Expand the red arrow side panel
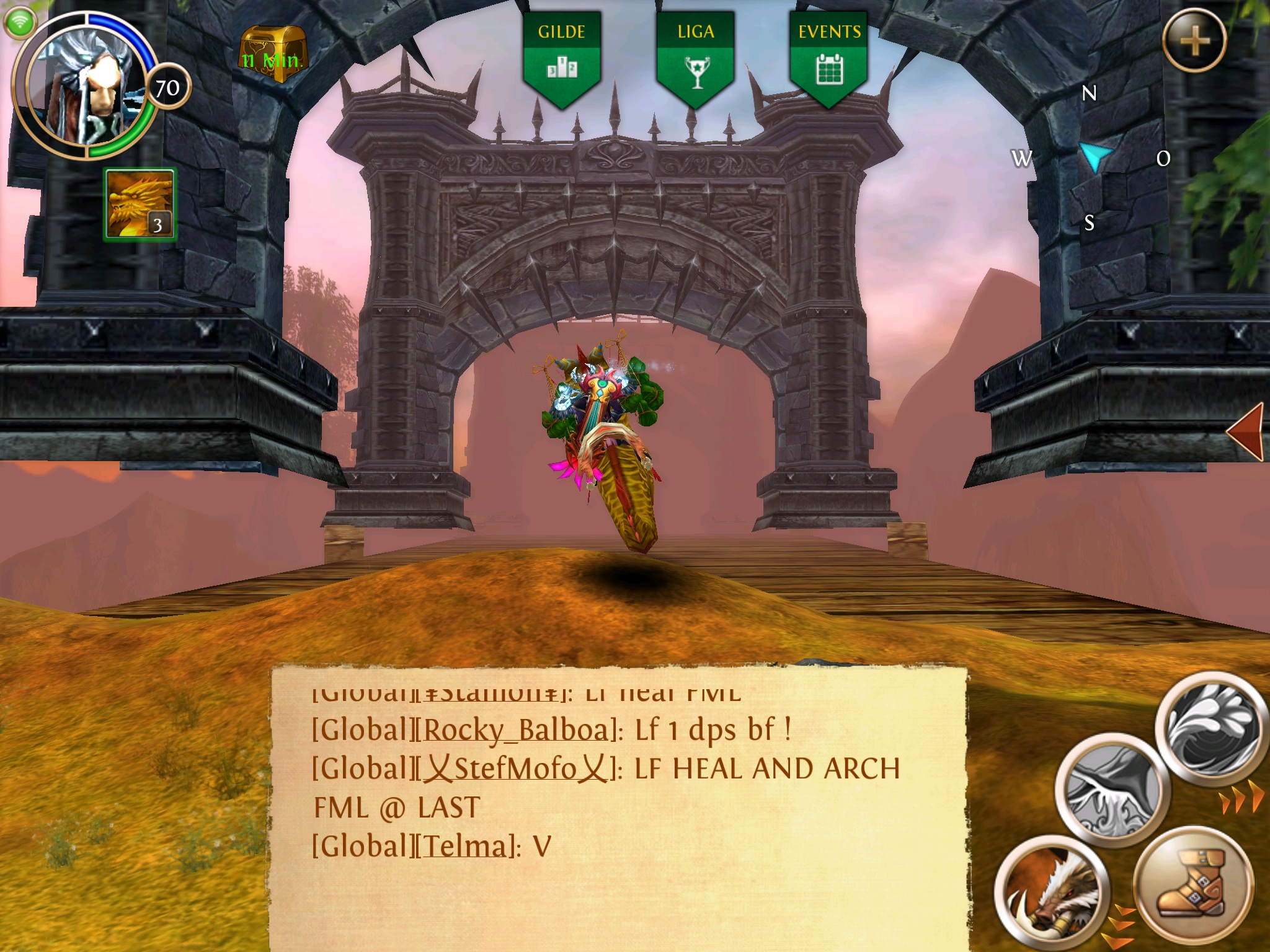Image resolution: width=1270 pixels, height=952 pixels. point(1246,432)
